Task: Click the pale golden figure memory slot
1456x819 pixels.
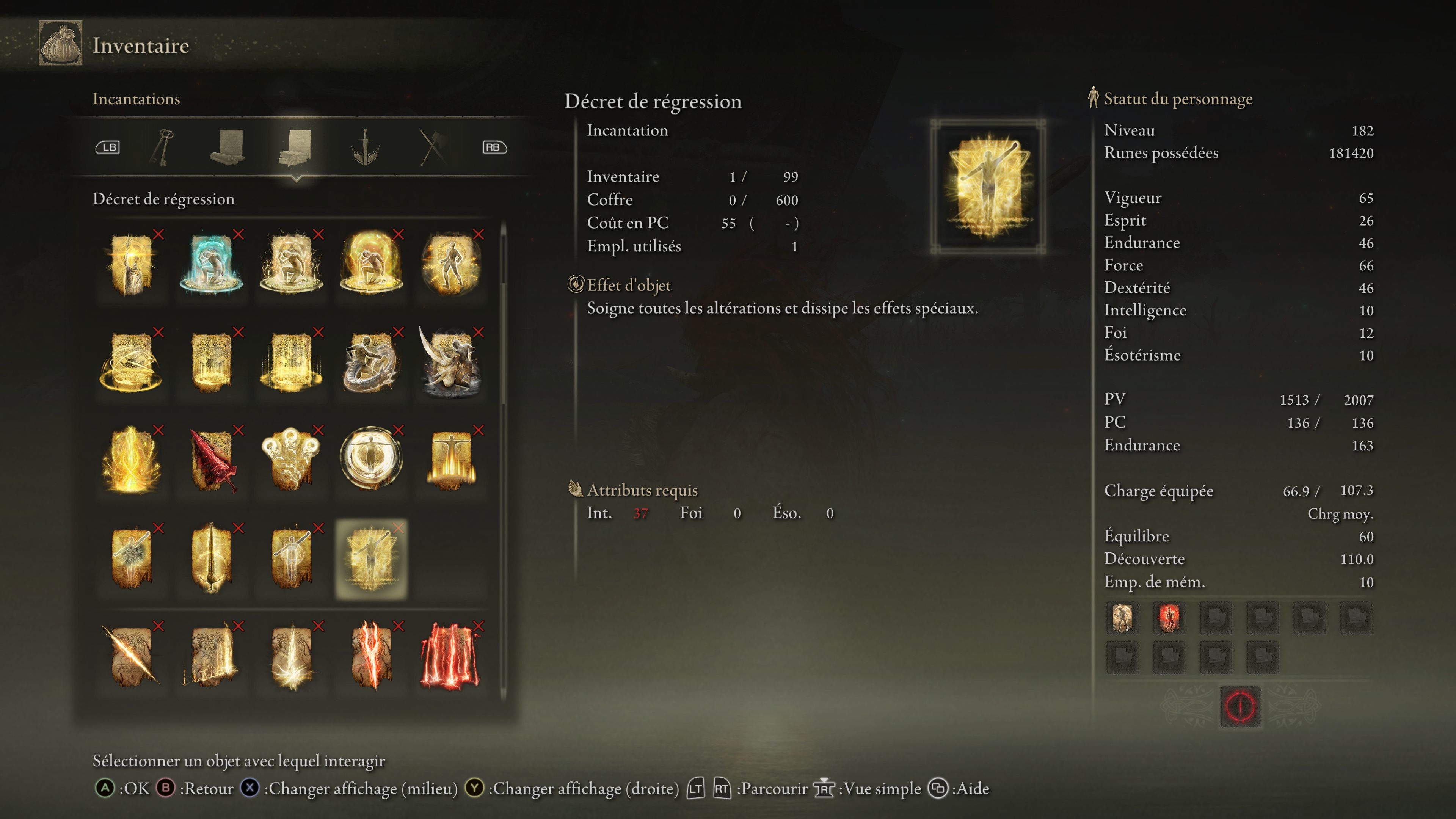Action: tap(1122, 617)
